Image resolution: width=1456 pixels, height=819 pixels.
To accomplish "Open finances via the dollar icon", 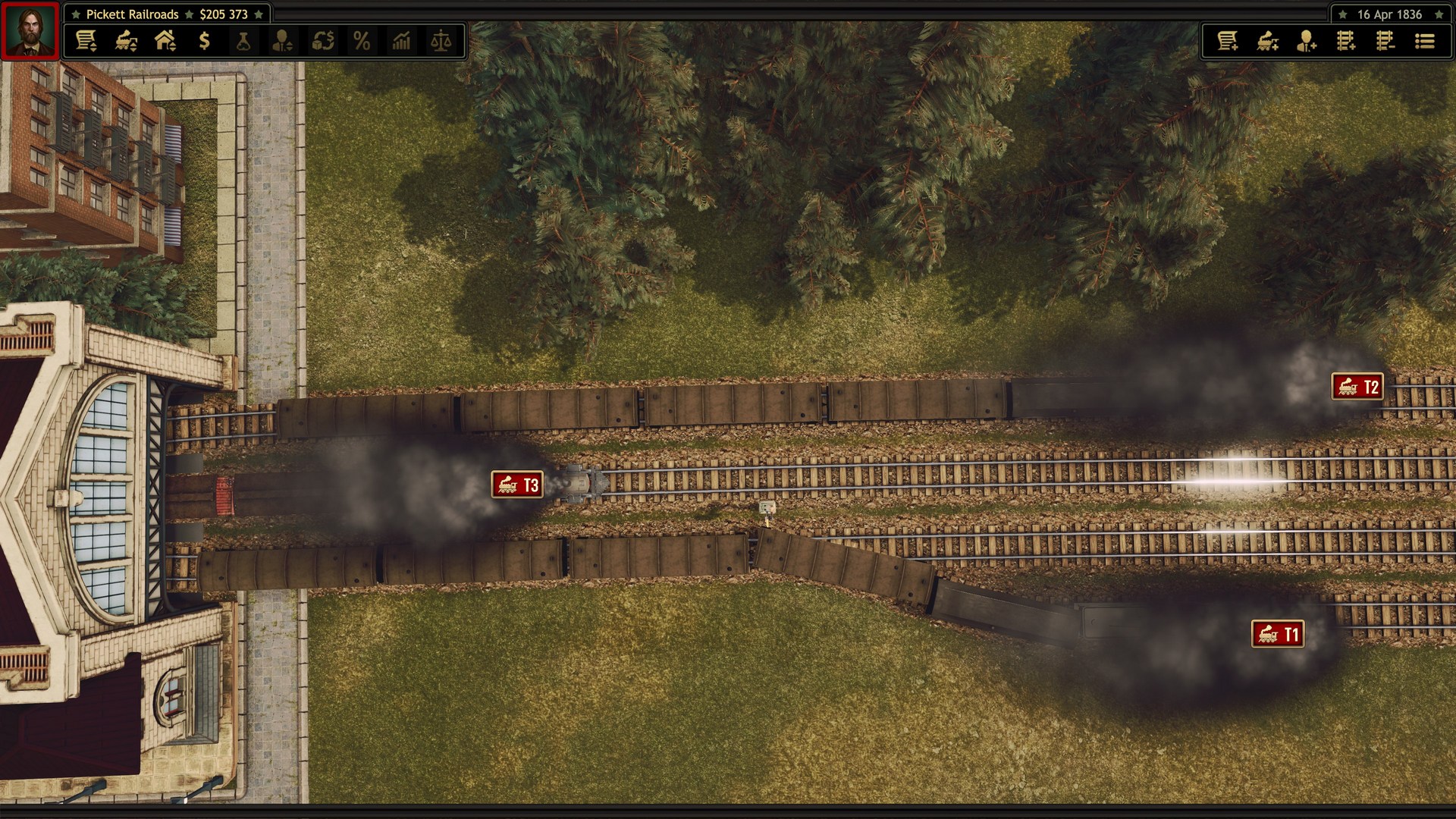I will [202, 42].
